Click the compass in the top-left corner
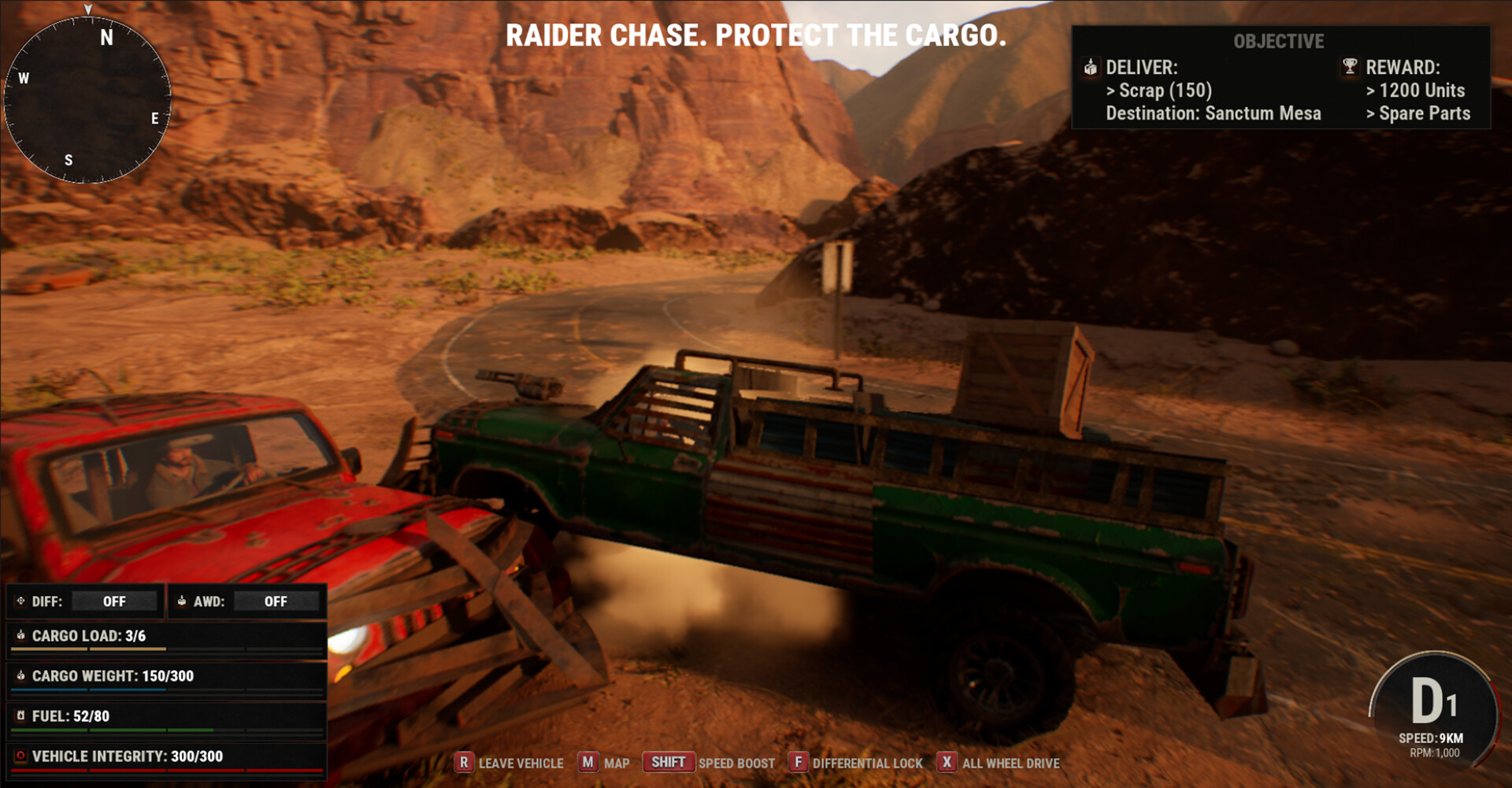The height and width of the screenshot is (788, 1512). click(x=89, y=94)
